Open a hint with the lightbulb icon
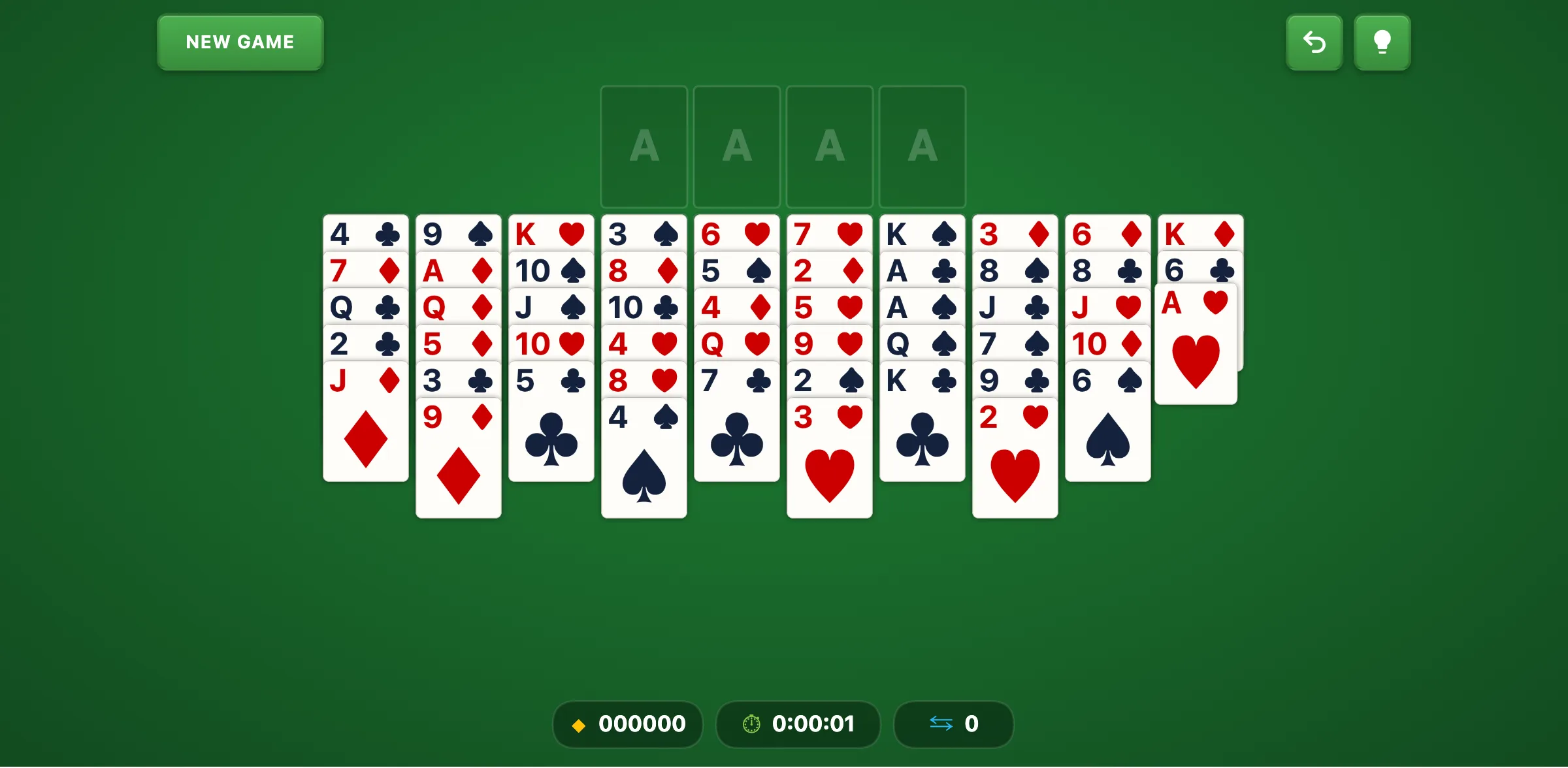This screenshot has width=1568, height=768. 1382,42
